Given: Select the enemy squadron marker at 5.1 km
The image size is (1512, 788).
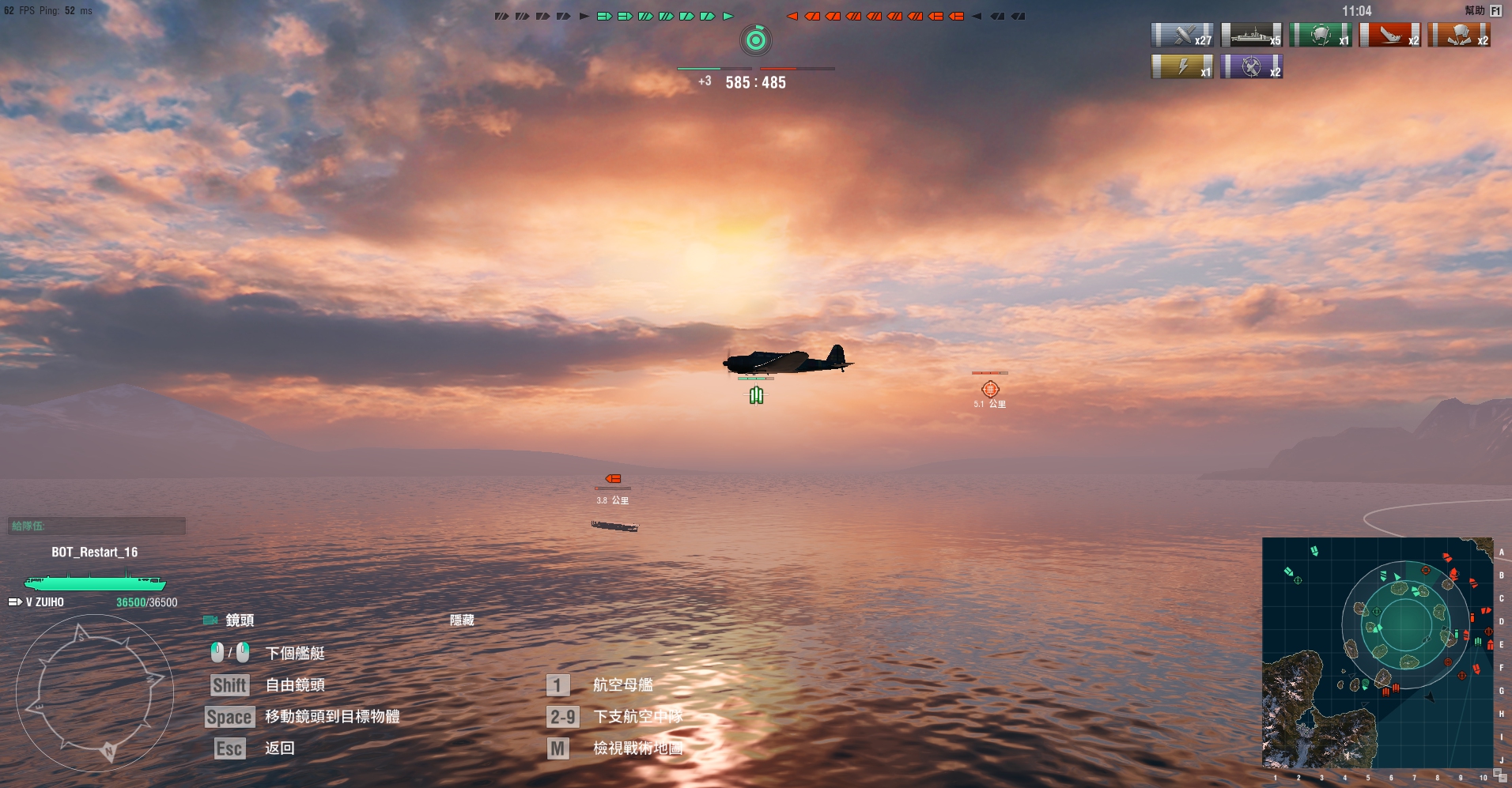Looking at the screenshot, I should tap(990, 389).
